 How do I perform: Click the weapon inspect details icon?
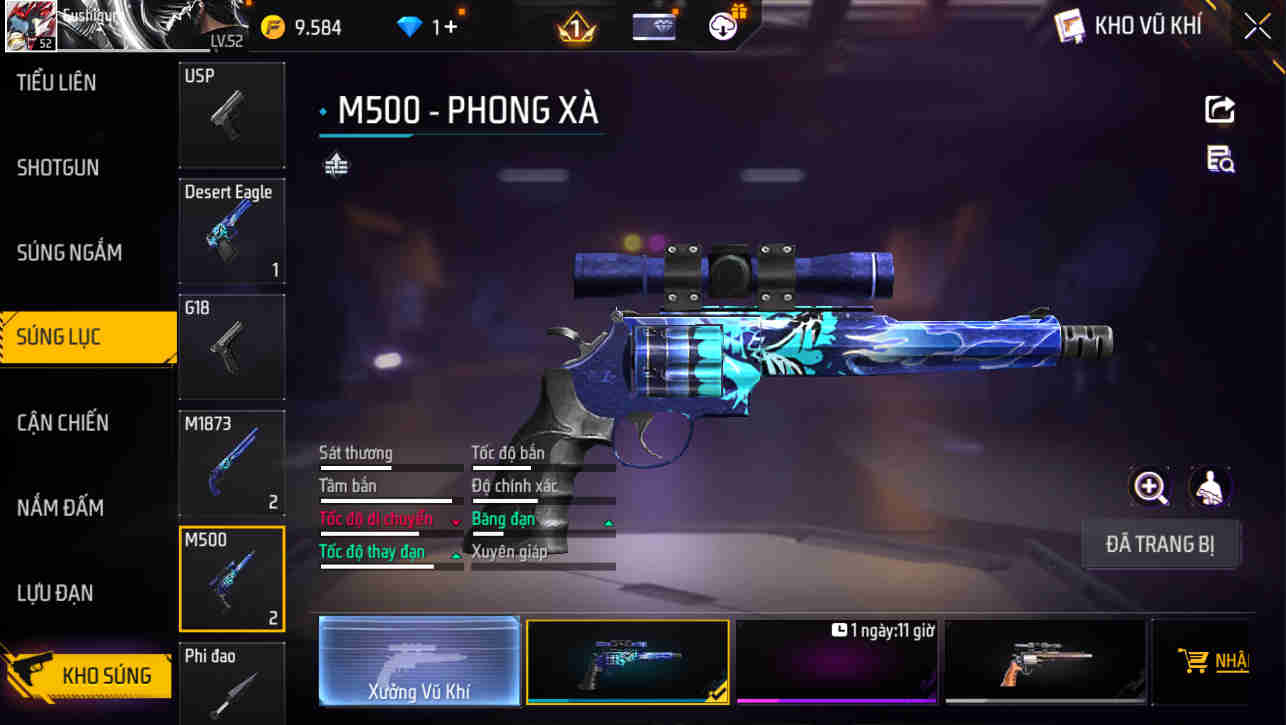point(1219,160)
